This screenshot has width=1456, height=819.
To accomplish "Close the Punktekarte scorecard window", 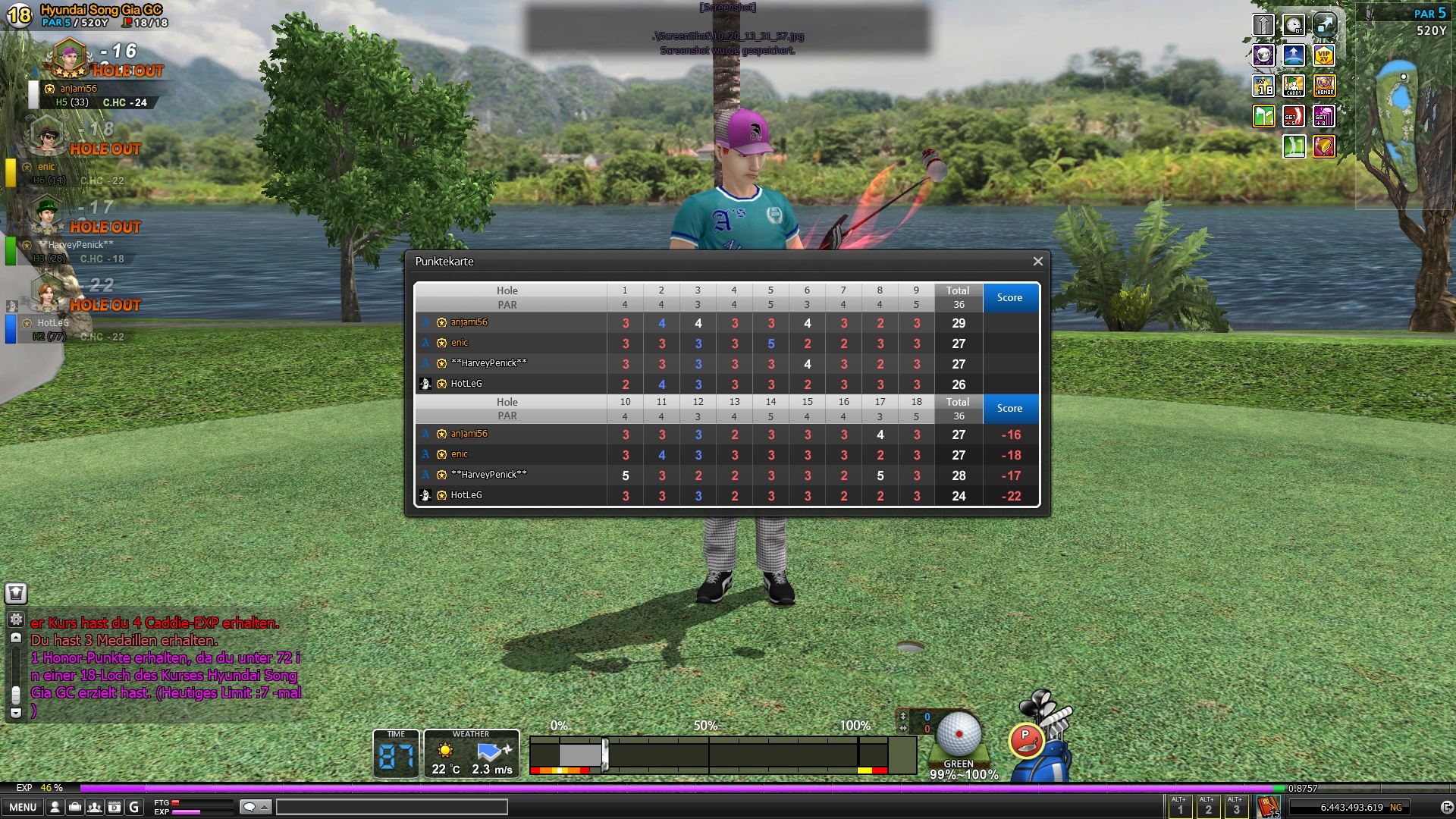I will [x=1037, y=262].
